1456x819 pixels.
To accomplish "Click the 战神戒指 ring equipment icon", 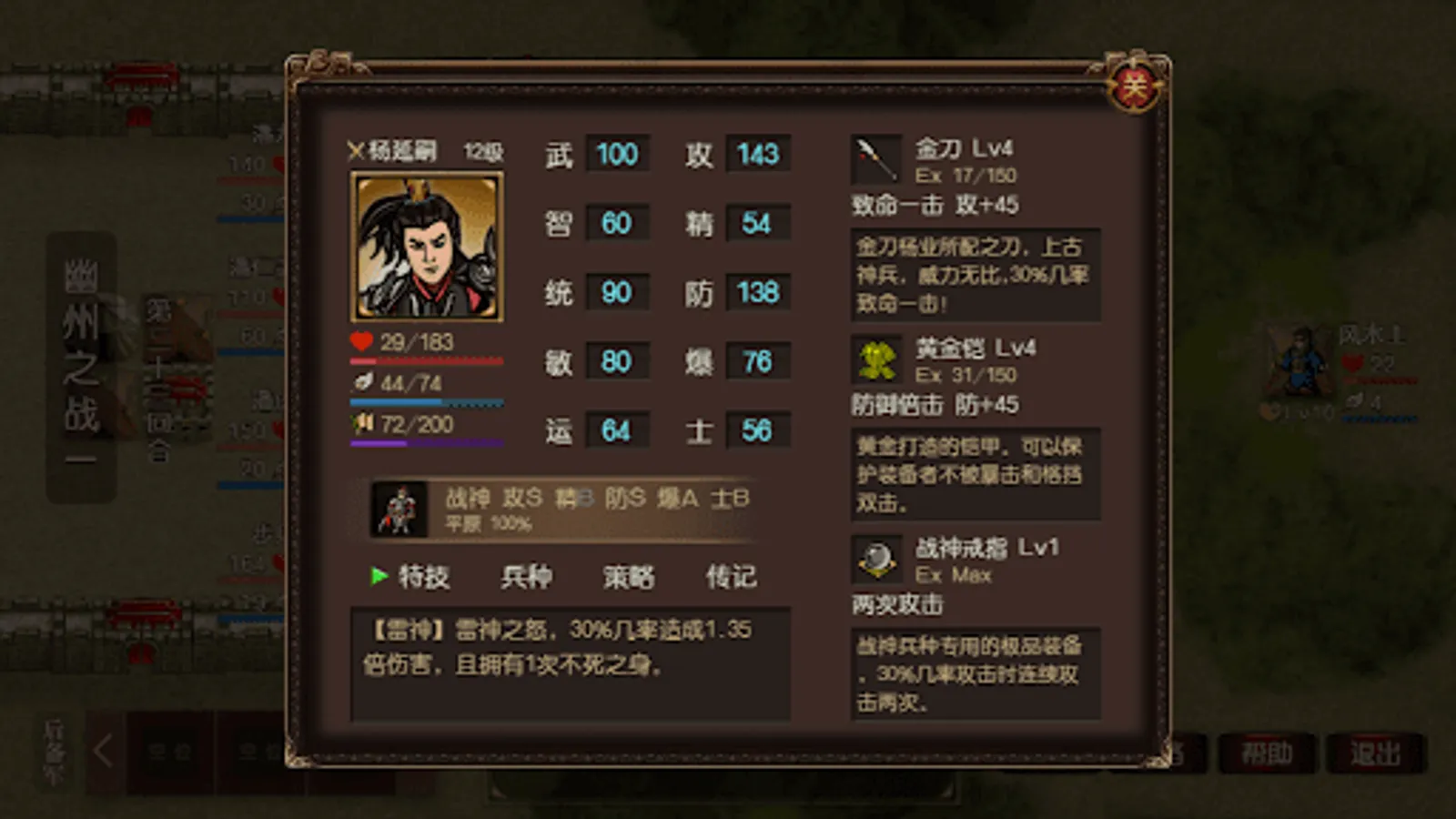I will 875,557.
